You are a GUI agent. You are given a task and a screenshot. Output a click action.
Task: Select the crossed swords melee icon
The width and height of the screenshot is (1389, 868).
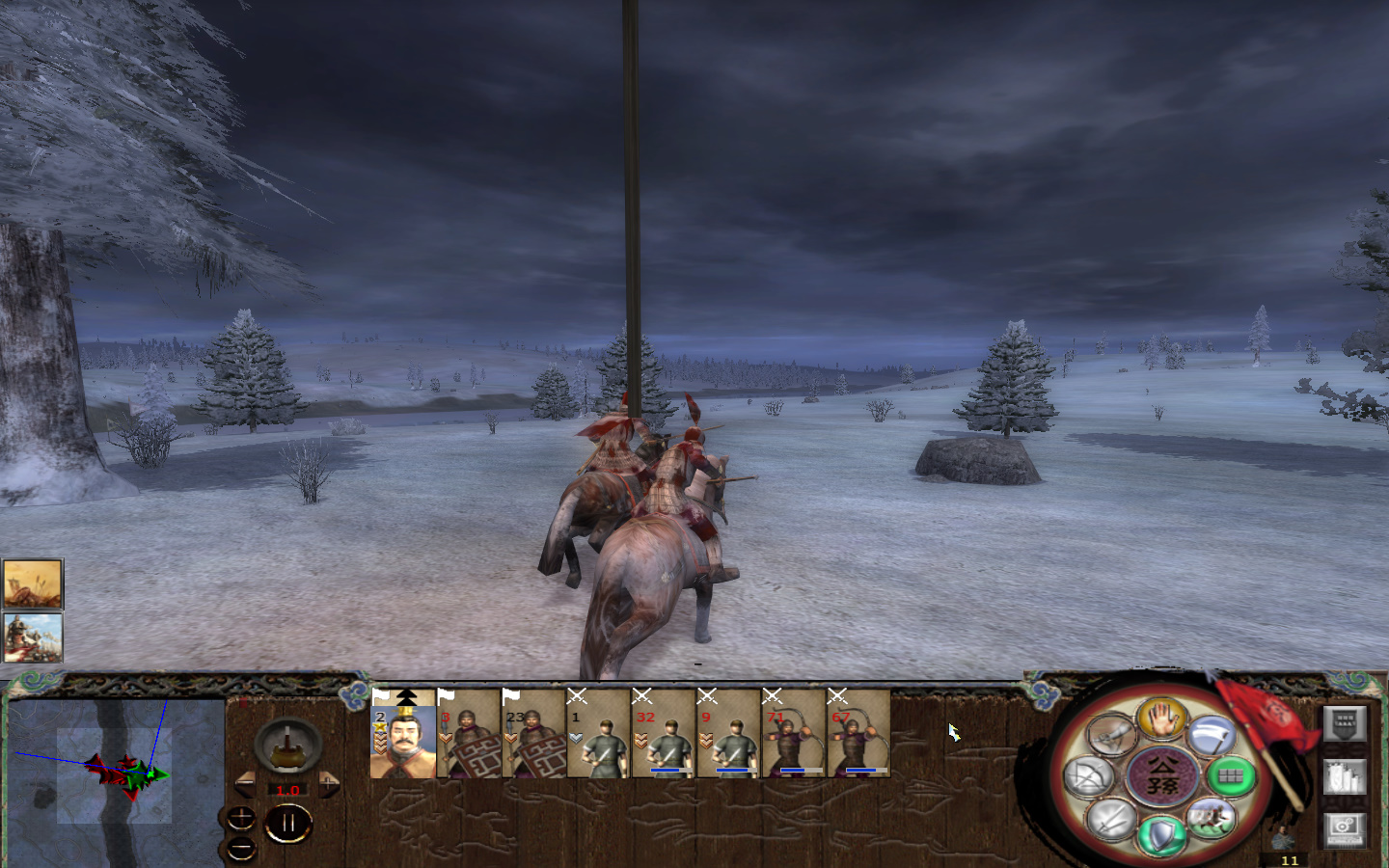click(x=1109, y=821)
